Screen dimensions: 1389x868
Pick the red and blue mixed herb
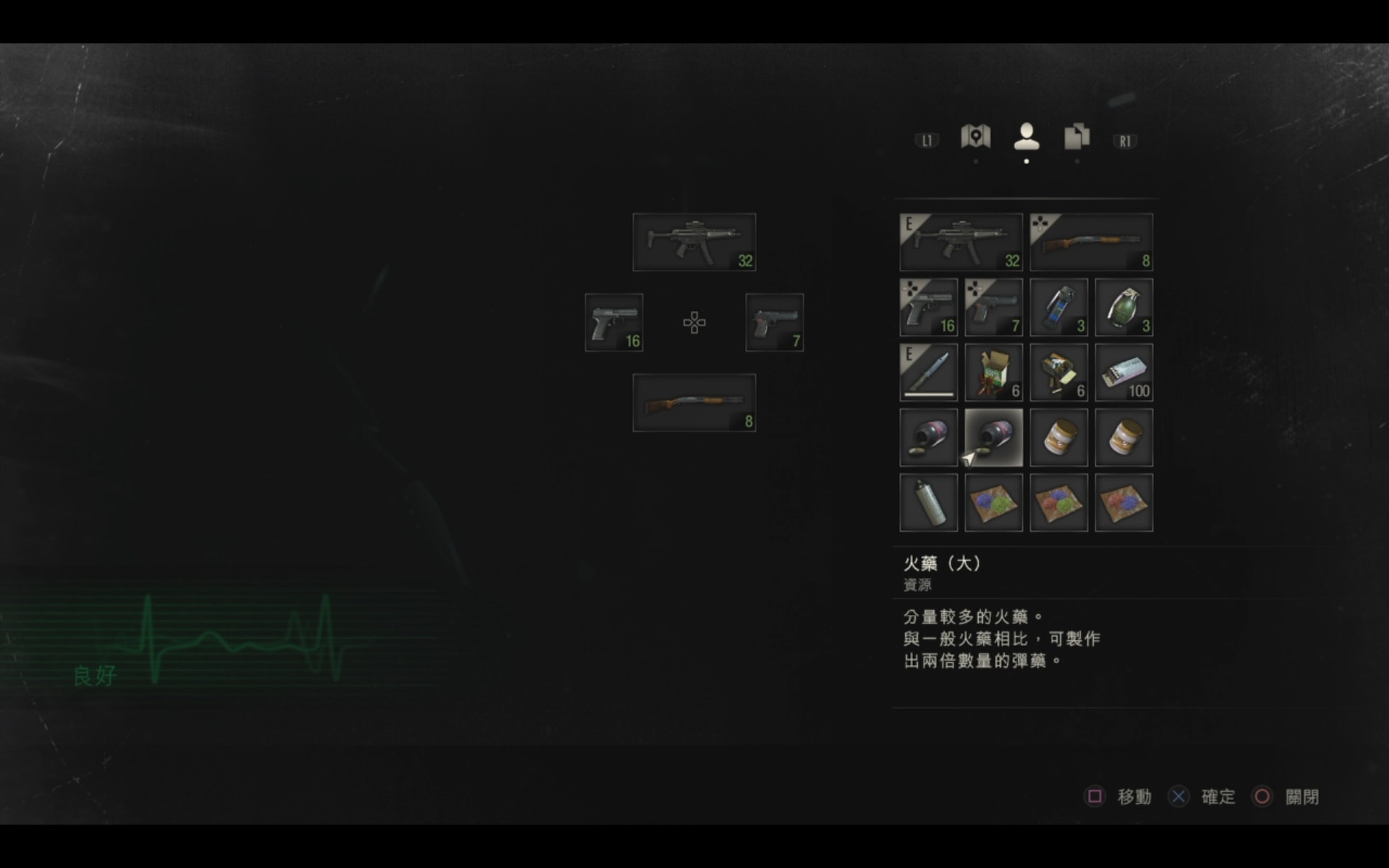1123,503
